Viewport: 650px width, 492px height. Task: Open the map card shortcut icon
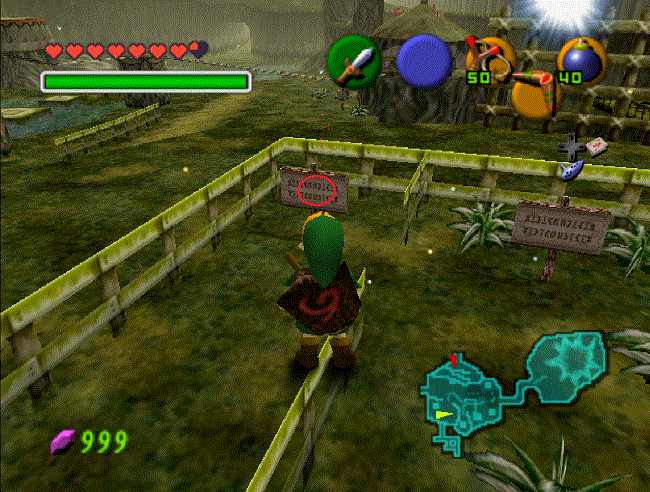click(x=598, y=146)
